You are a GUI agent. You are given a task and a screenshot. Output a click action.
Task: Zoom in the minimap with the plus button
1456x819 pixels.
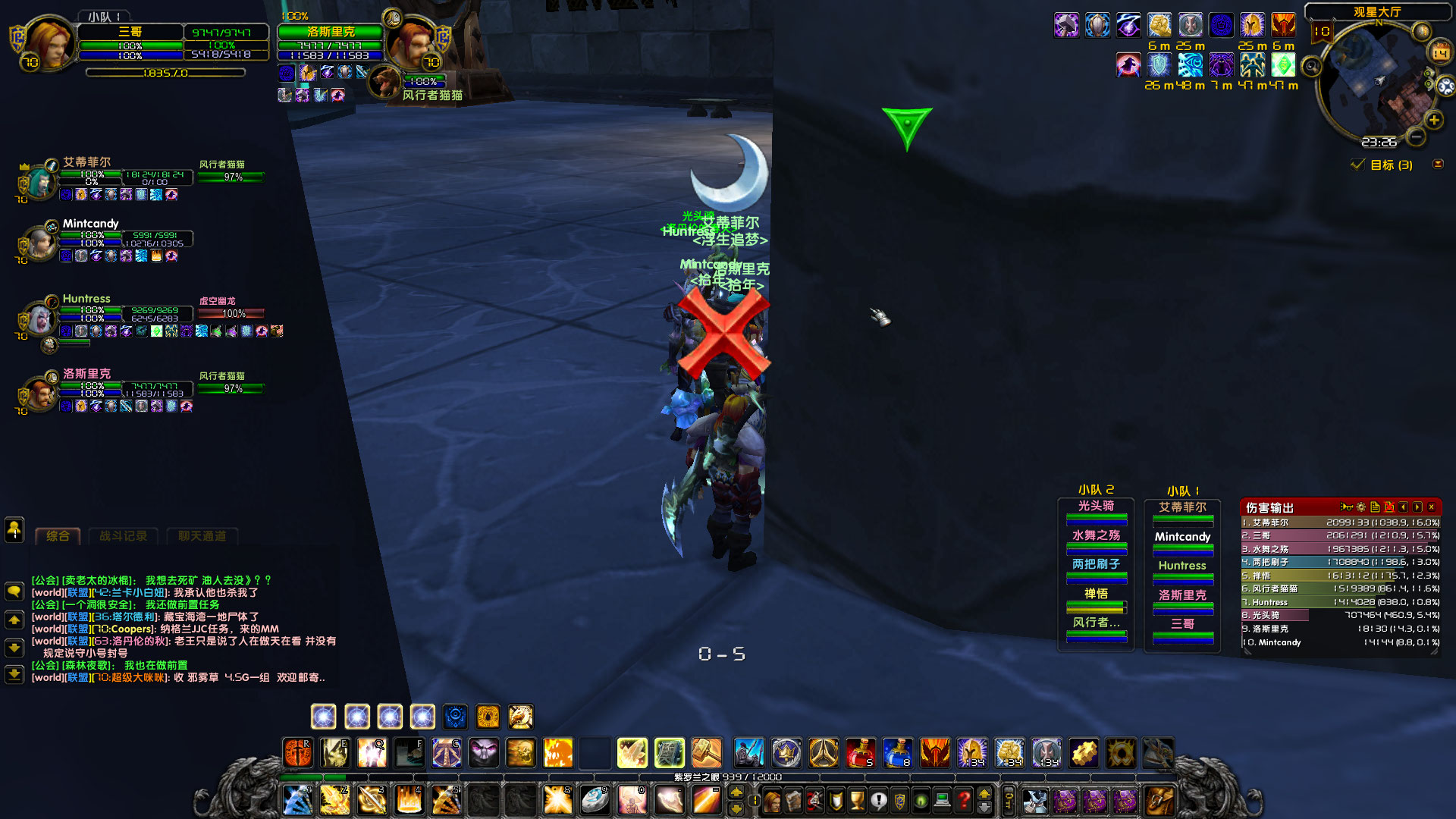click(x=1434, y=120)
